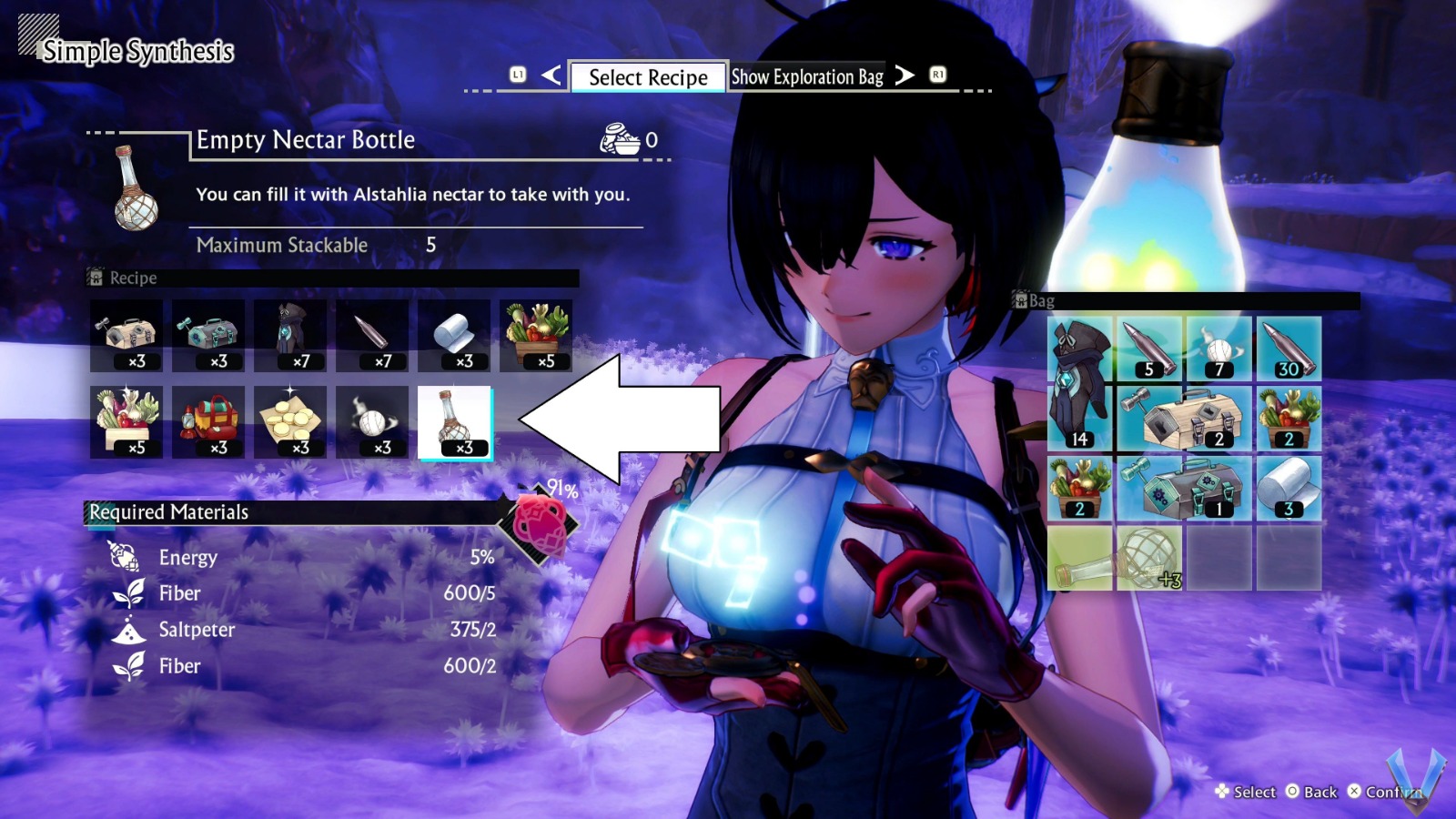Viewport: 1456px width, 819px height.
Task: Switch to the Select Recipe tab
Action: [647, 77]
